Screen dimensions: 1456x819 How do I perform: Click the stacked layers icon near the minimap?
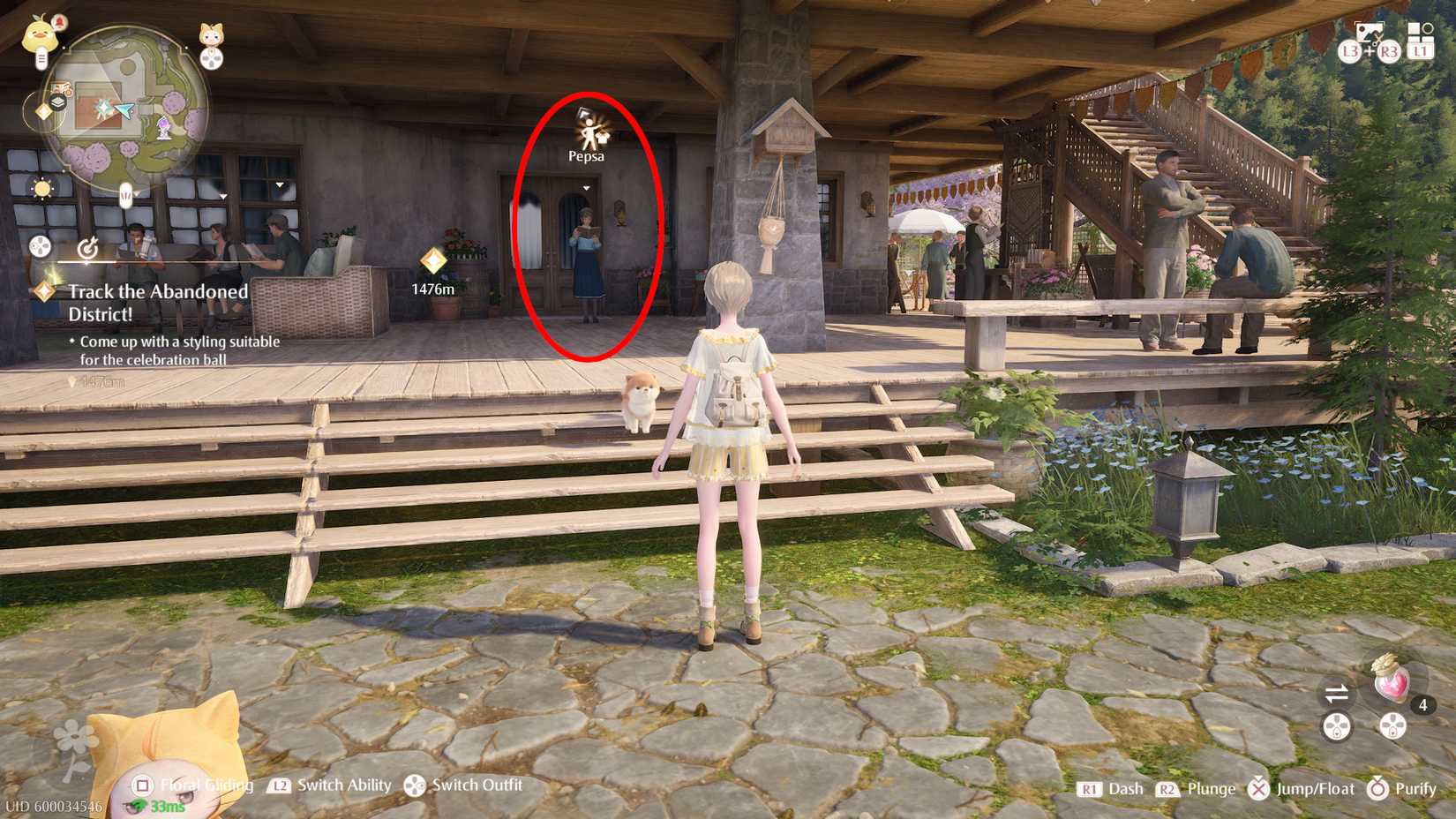click(59, 101)
